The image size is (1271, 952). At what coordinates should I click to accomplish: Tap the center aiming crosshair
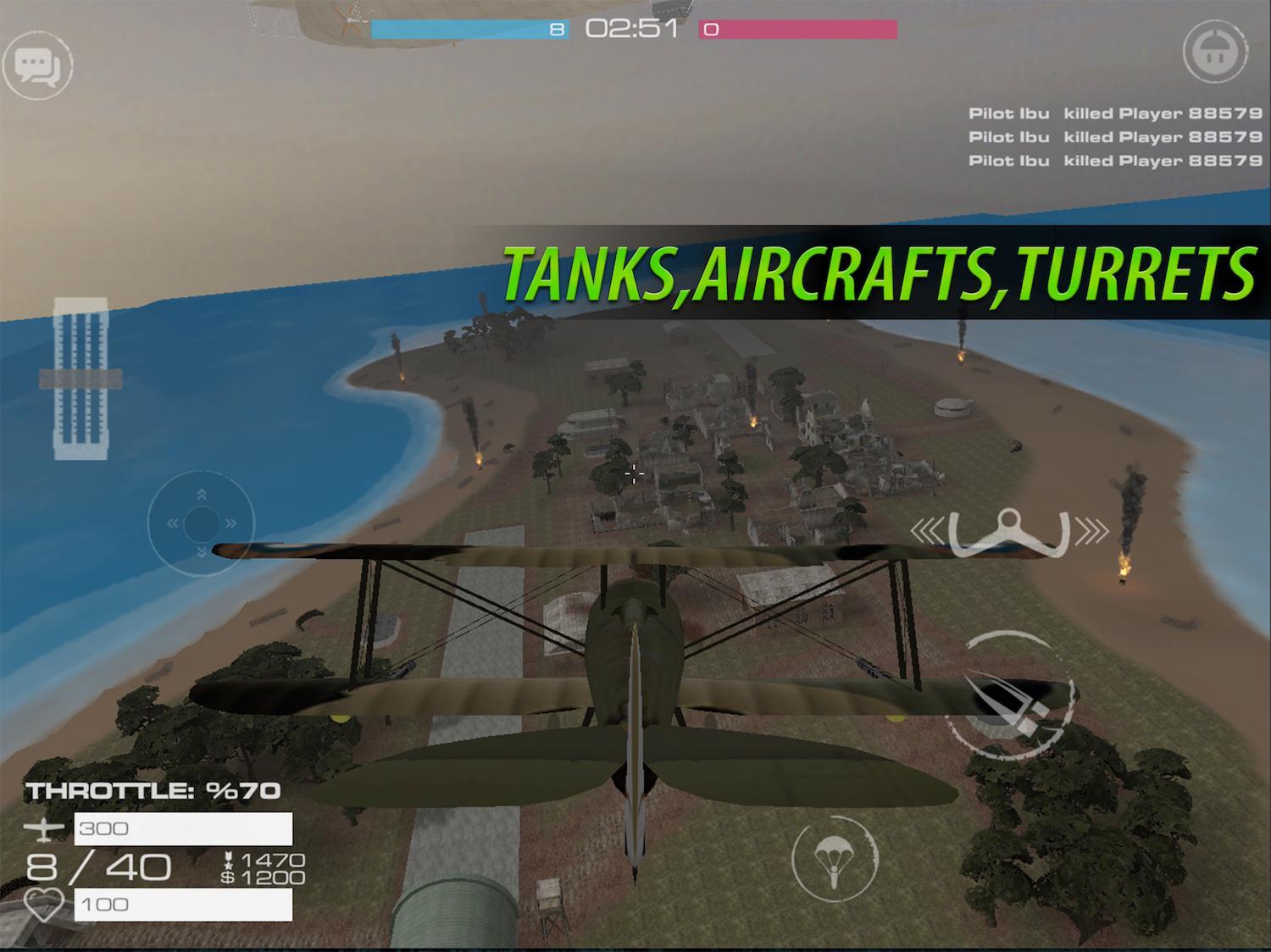click(635, 473)
